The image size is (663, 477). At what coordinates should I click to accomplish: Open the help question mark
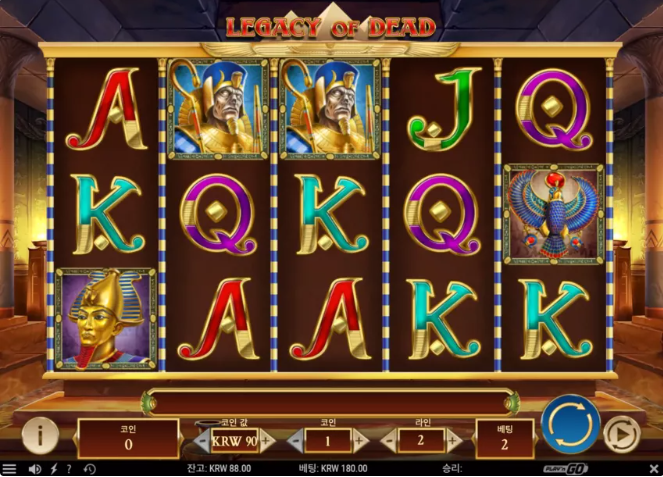[x=68, y=468]
